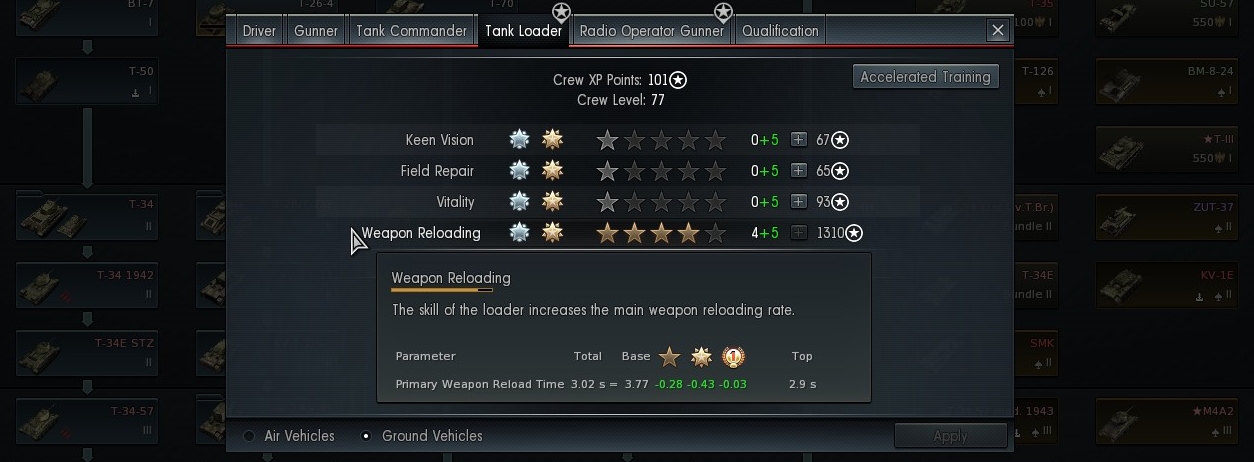Select the Air Vehicles radio option
This screenshot has width=1254, height=462.
pos(250,436)
